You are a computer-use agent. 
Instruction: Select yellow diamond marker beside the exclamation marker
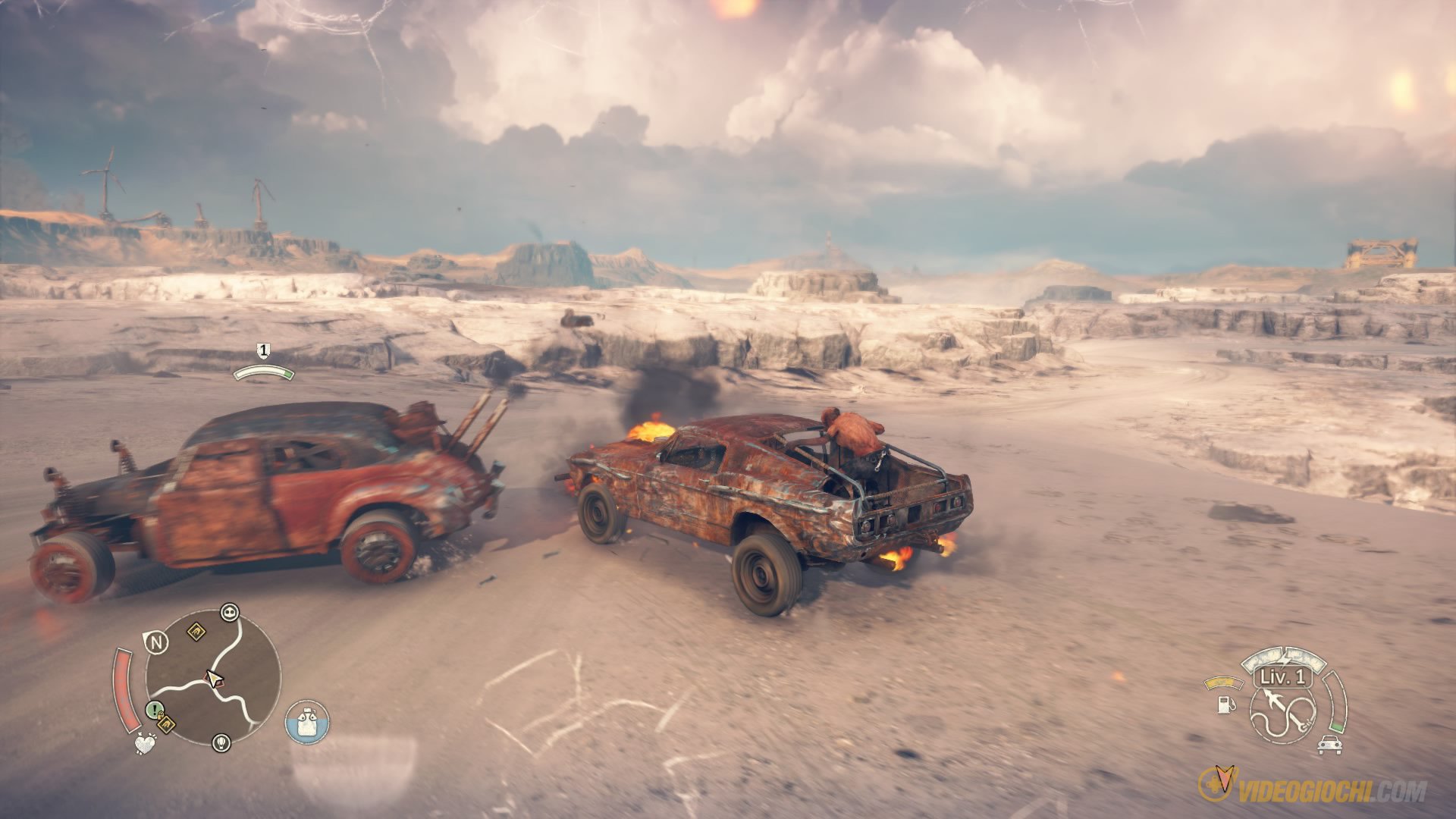coord(166,726)
